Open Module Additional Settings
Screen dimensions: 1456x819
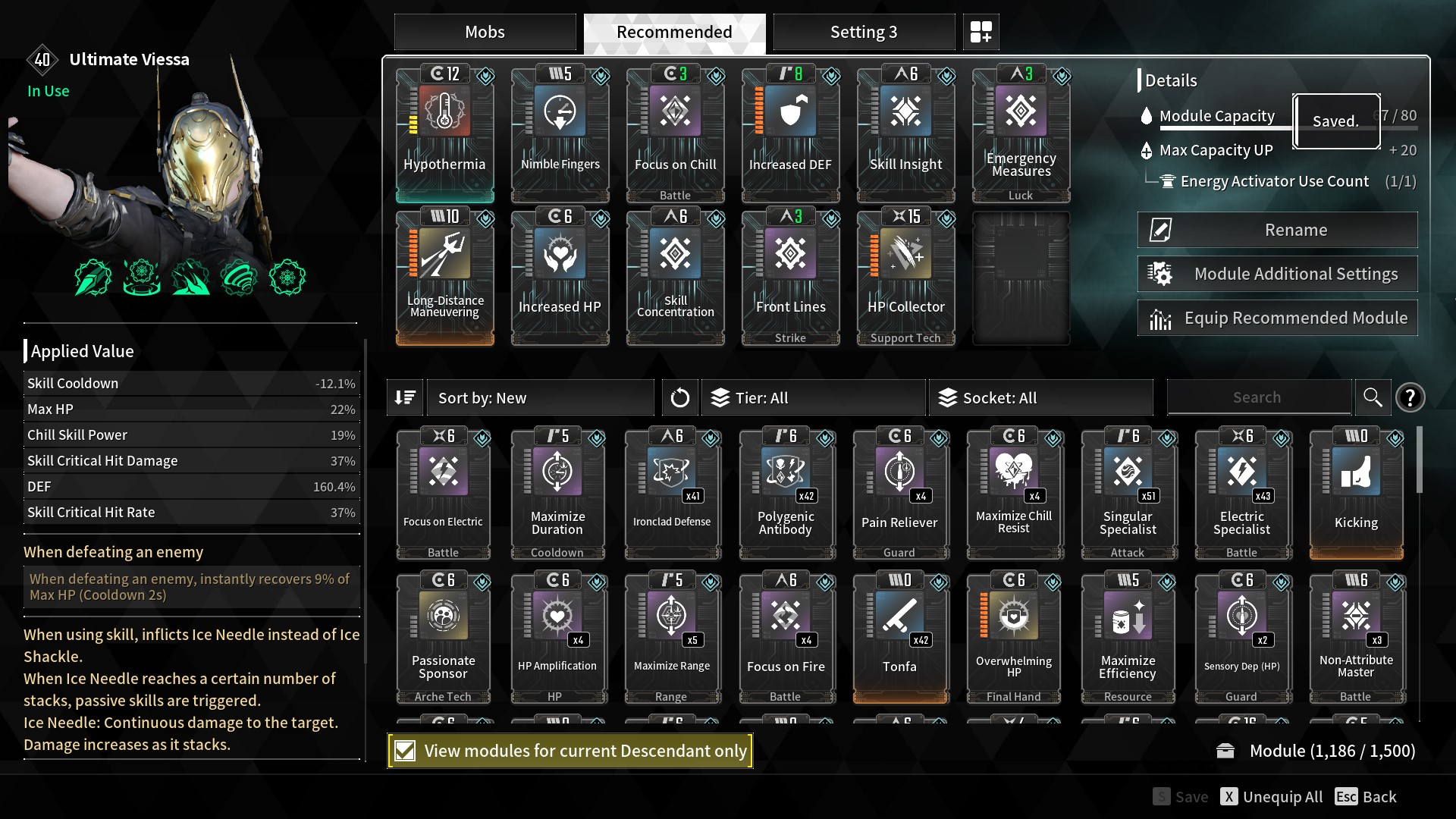(x=1277, y=274)
